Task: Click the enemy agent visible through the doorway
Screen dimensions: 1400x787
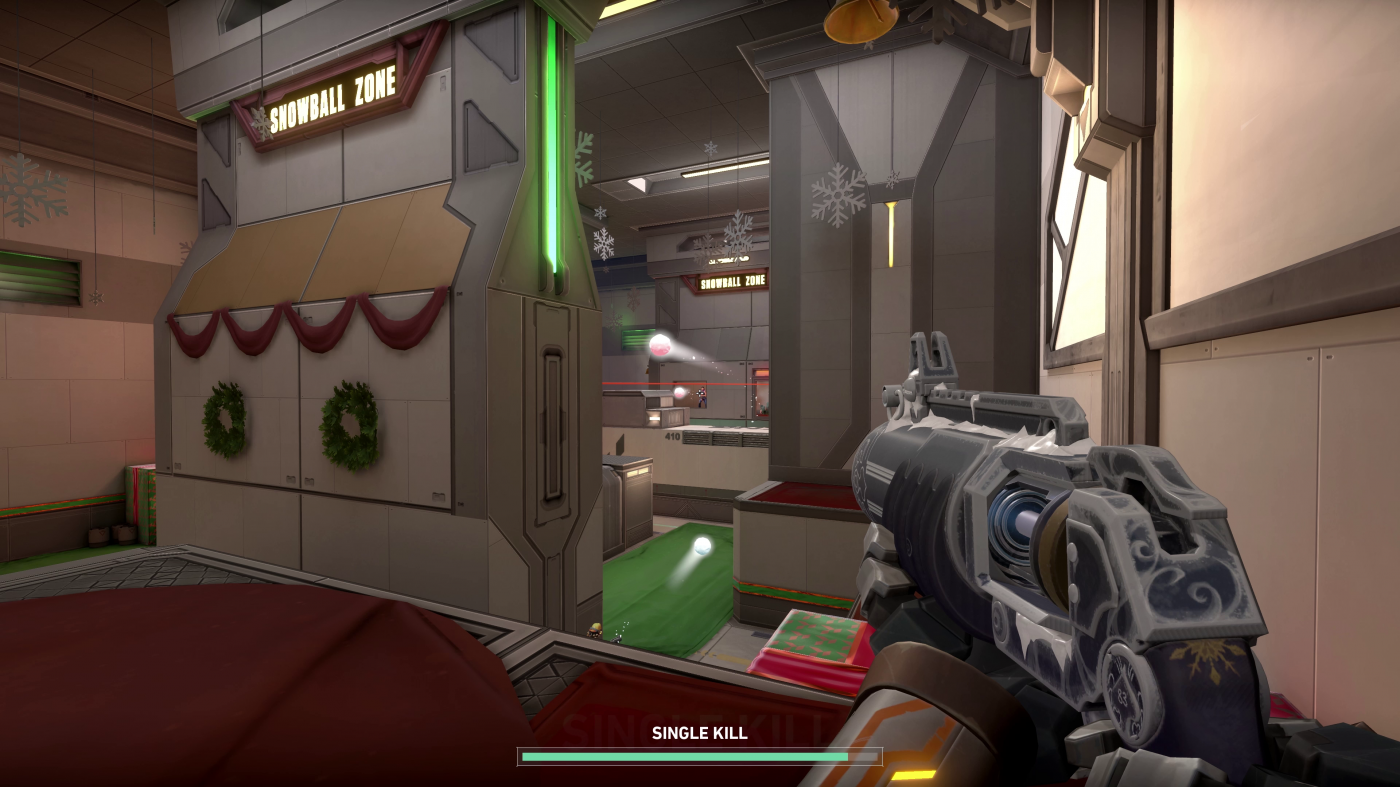Action: pos(700,395)
